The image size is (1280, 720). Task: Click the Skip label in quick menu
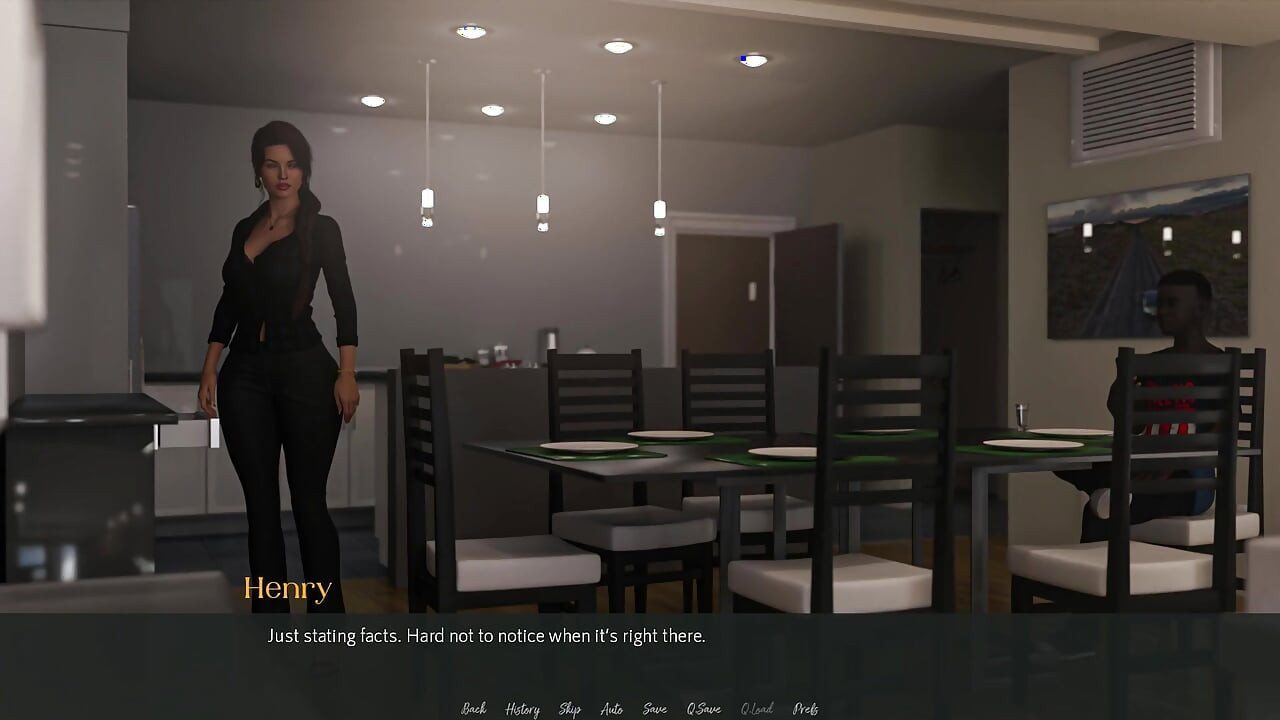[x=569, y=708]
